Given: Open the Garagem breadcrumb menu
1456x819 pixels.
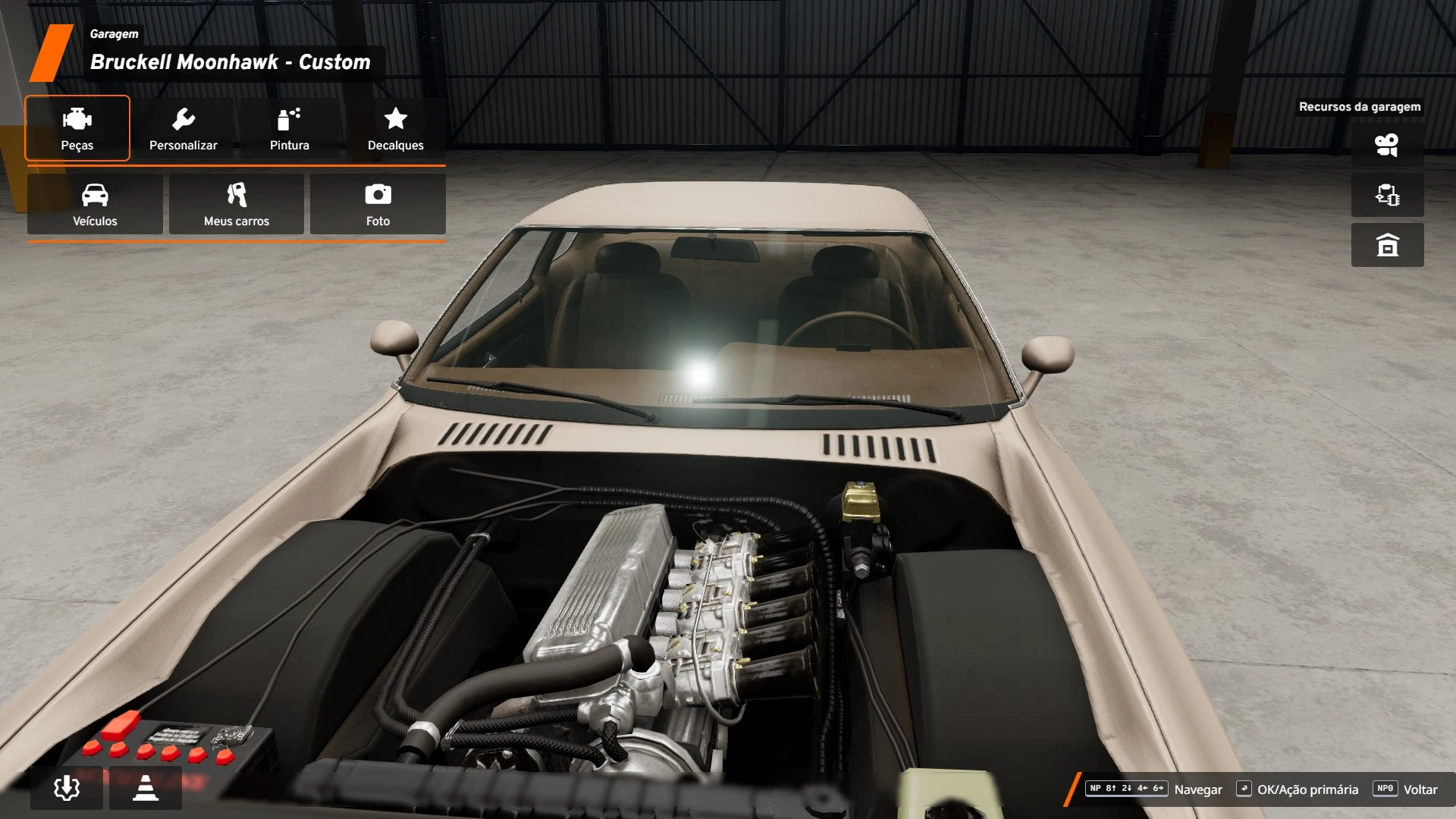Looking at the screenshot, I should [114, 33].
